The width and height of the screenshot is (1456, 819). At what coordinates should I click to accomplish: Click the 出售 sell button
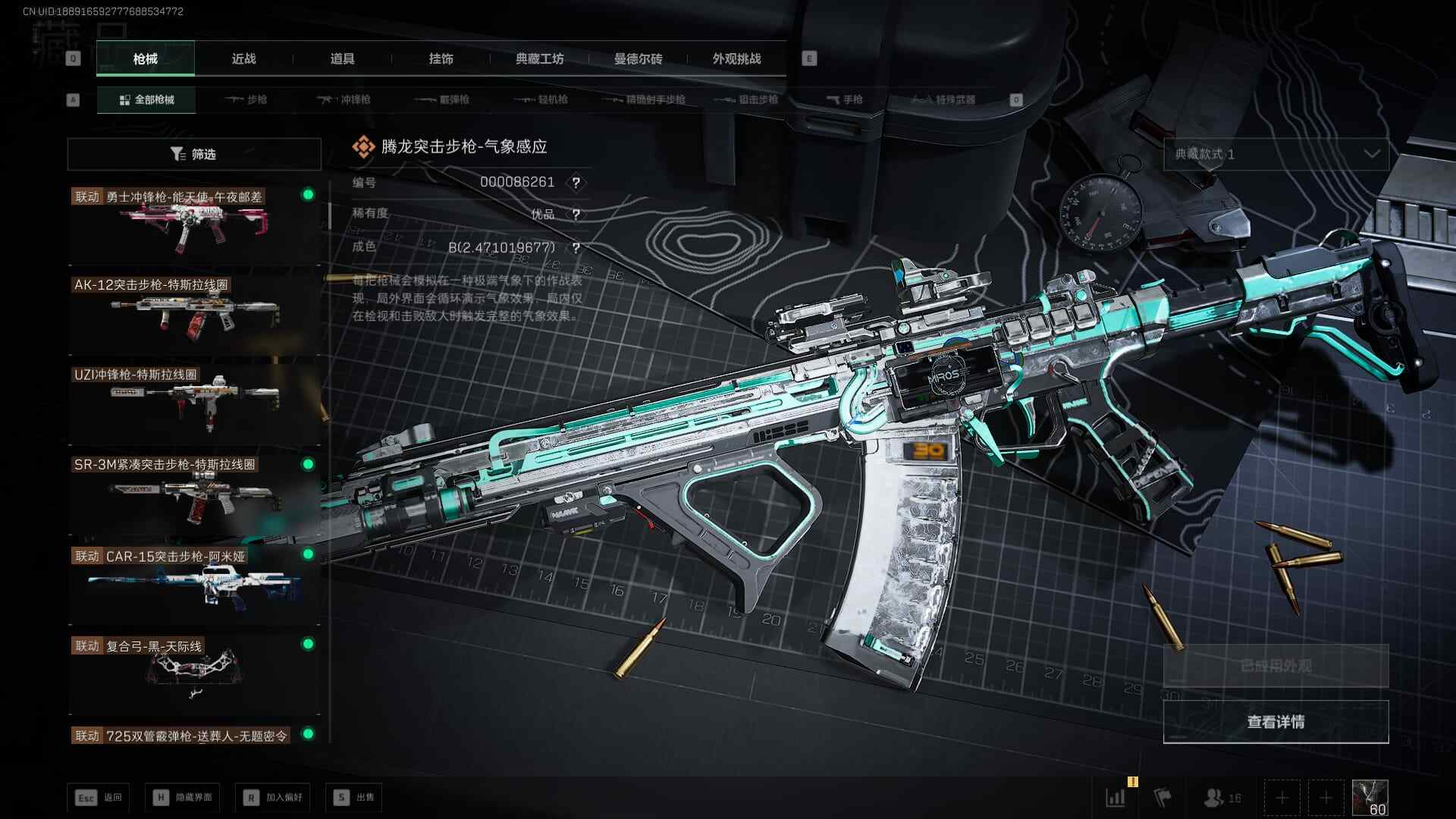click(354, 797)
